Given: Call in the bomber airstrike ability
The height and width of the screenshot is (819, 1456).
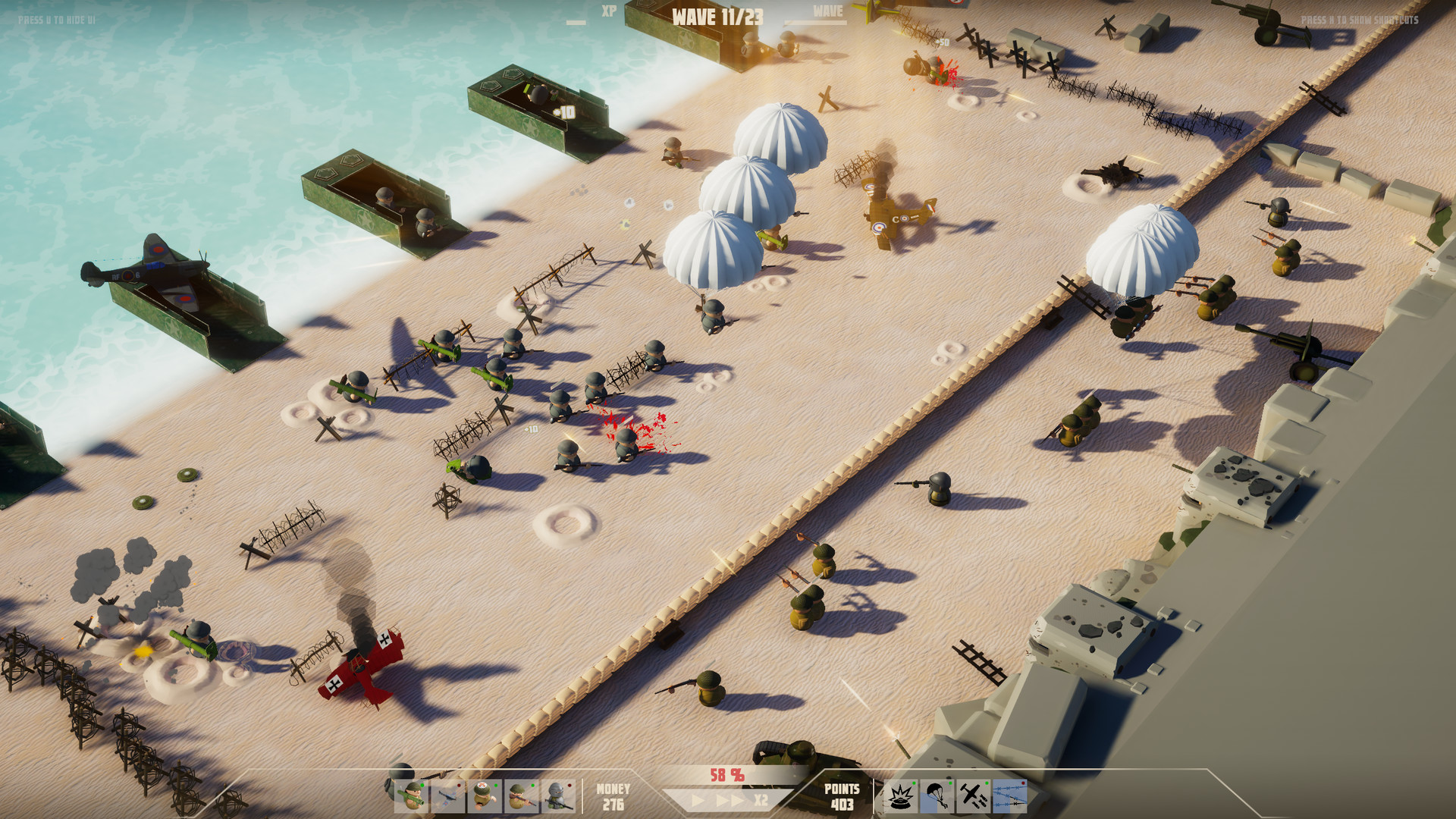Looking at the screenshot, I should pyautogui.click(x=973, y=797).
